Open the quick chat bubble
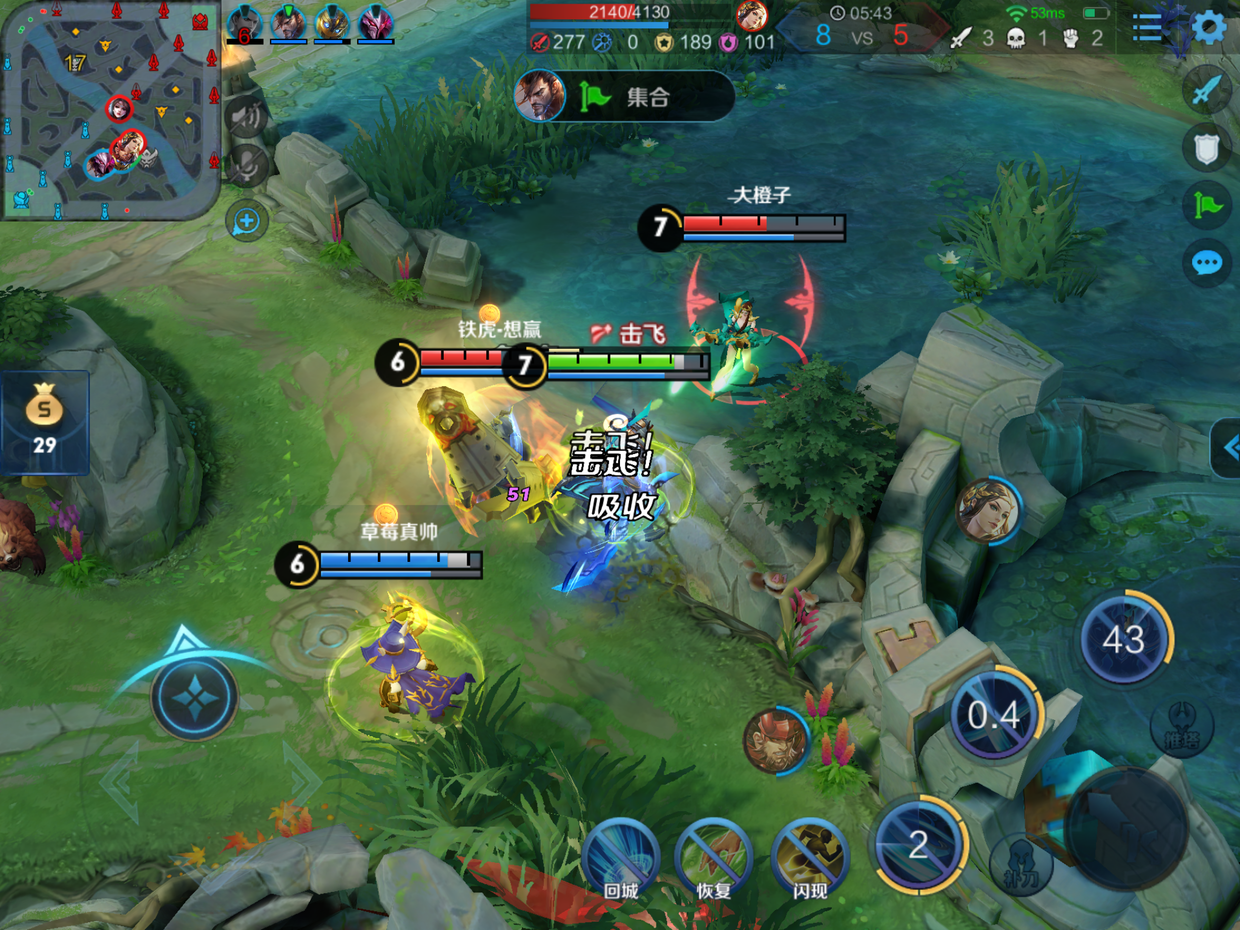Screen dimensions: 1240x930 click(x=1207, y=264)
